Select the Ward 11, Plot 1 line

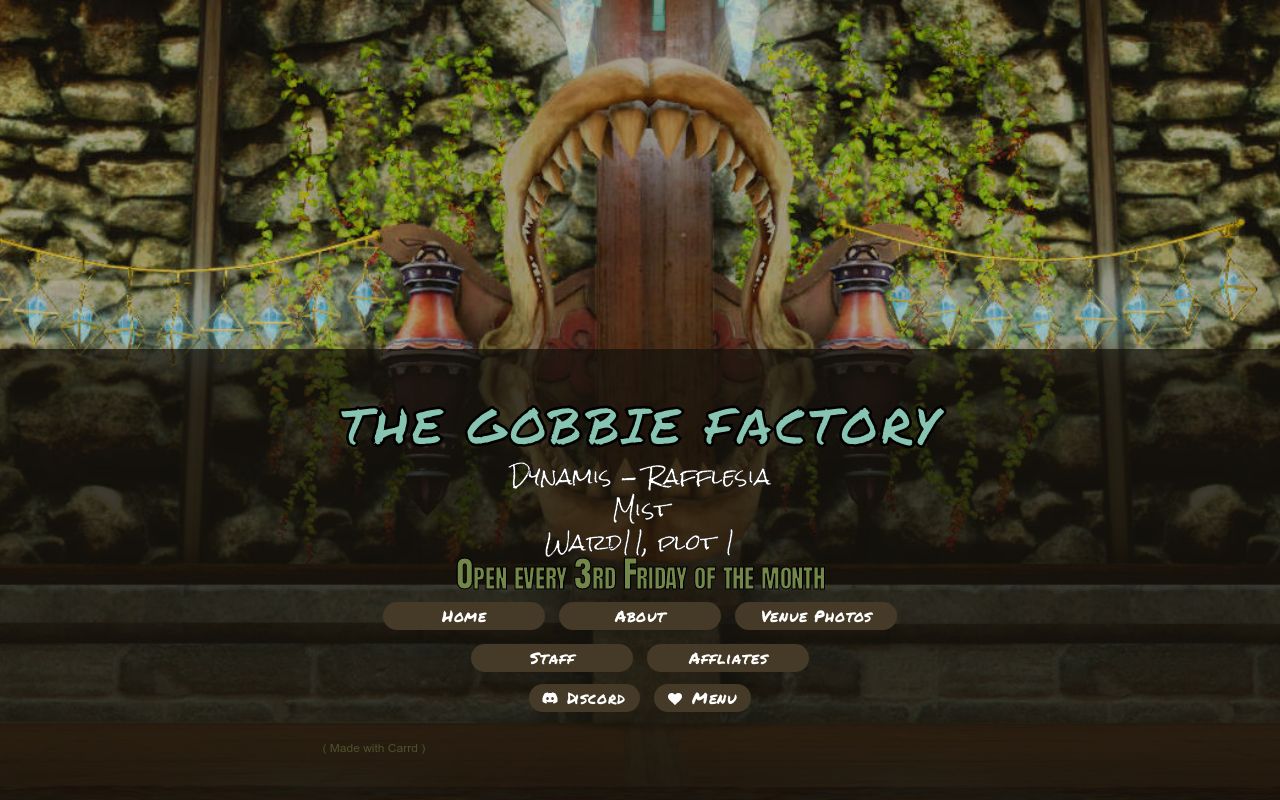[x=640, y=543]
